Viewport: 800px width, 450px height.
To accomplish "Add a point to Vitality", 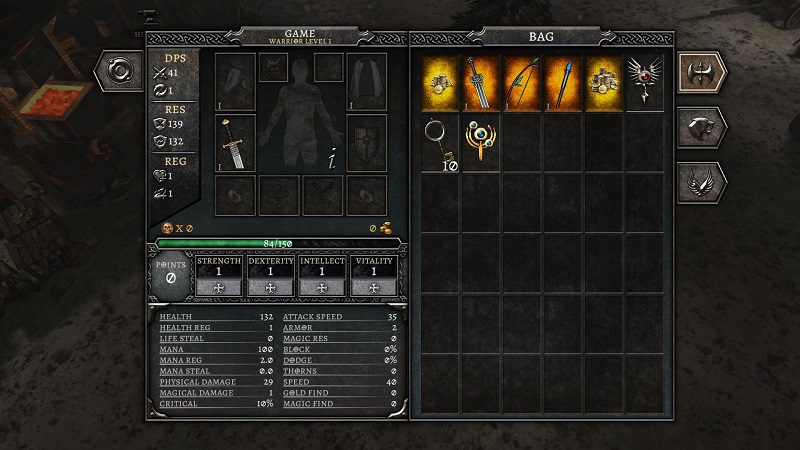I will (x=374, y=287).
